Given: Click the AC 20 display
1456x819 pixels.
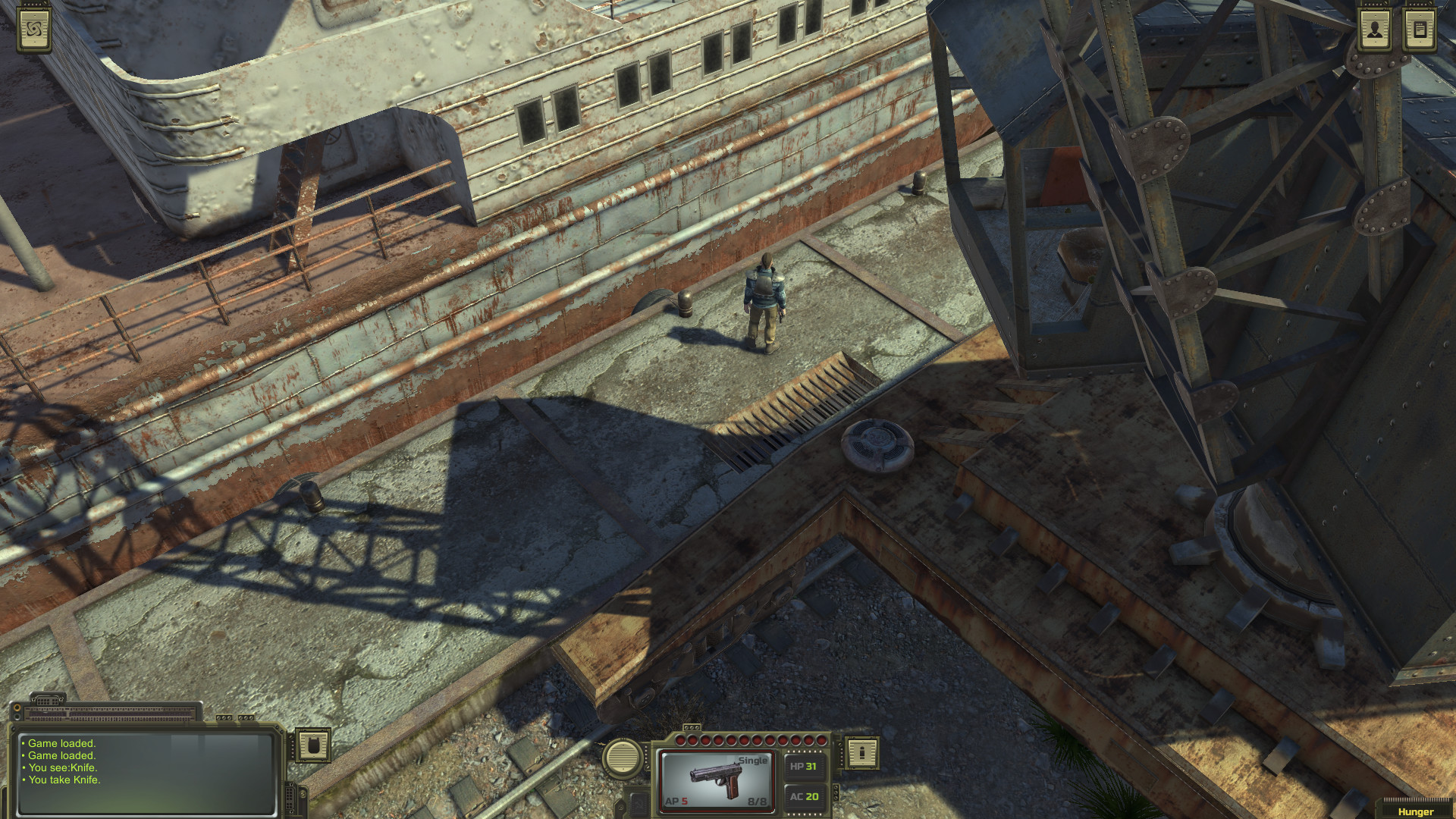Looking at the screenshot, I should coord(805,796).
